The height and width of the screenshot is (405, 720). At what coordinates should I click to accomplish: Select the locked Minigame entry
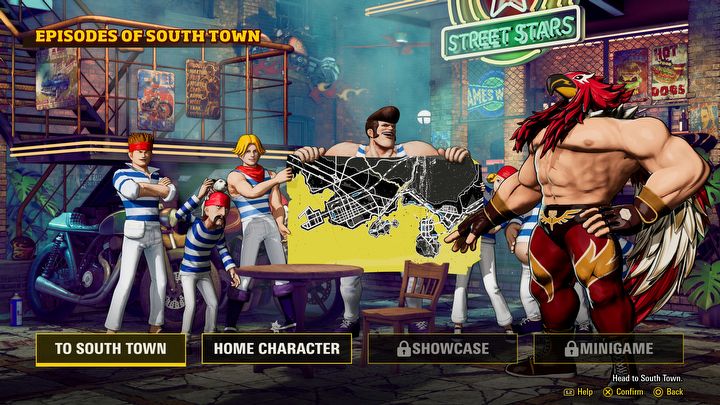(x=608, y=349)
